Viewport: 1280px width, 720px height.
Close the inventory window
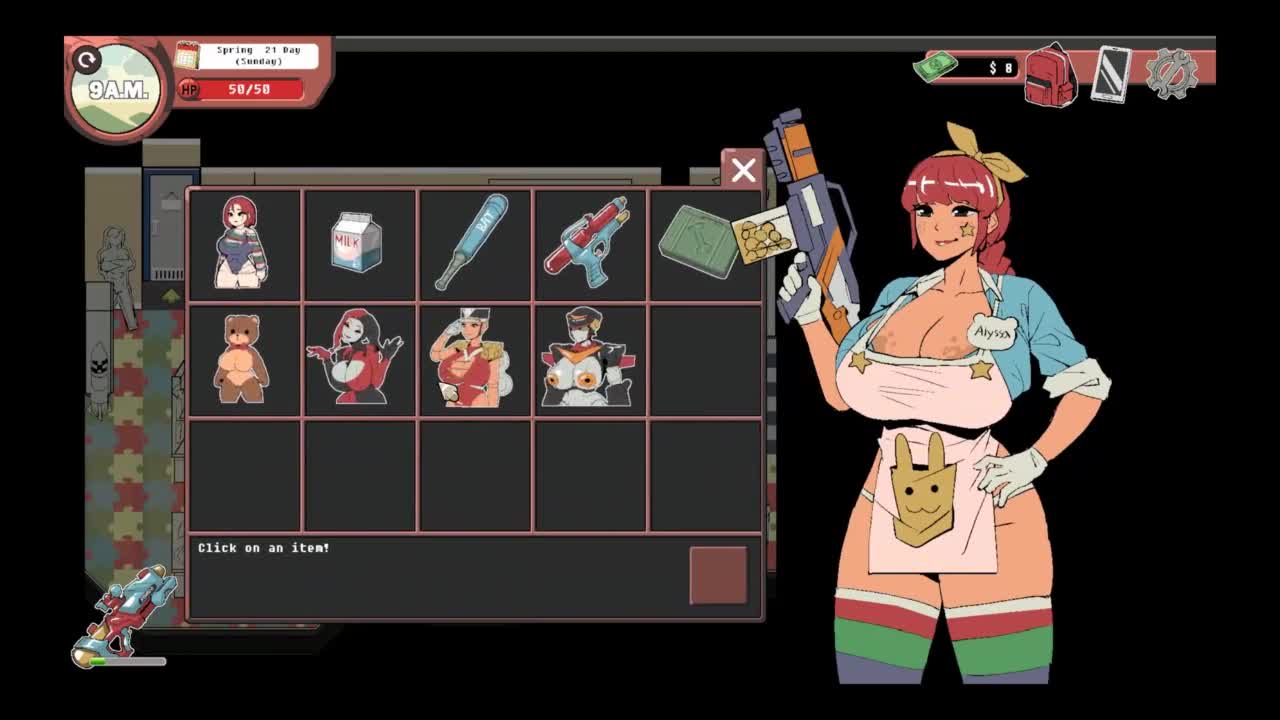click(x=742, y=170)
